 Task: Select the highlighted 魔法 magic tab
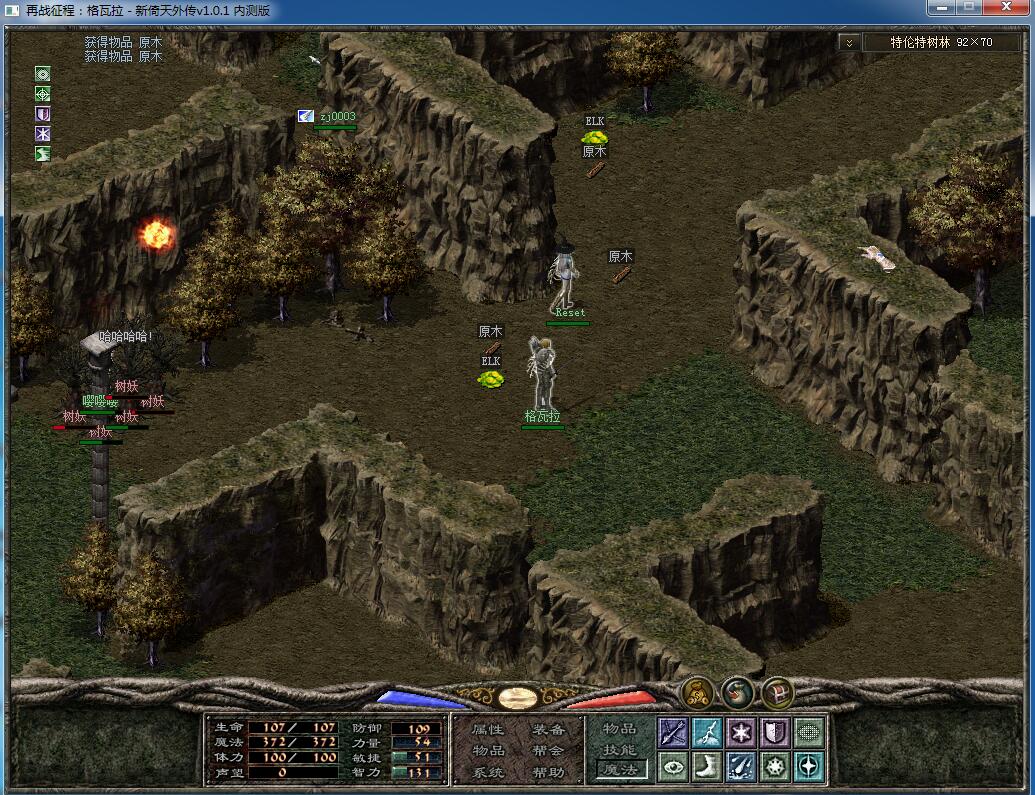(621, 769)
